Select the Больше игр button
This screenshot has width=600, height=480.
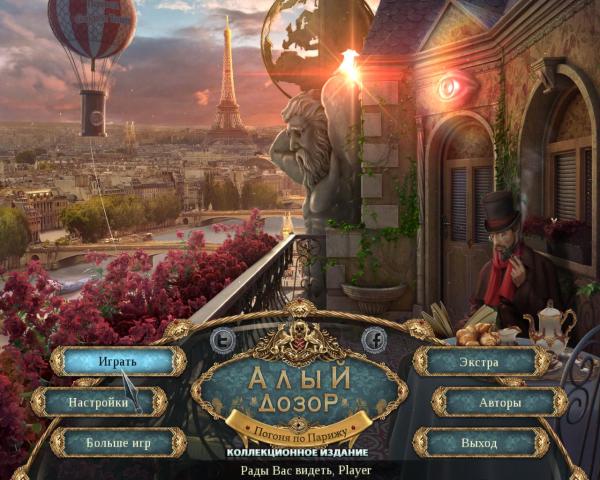click(118, 442)
